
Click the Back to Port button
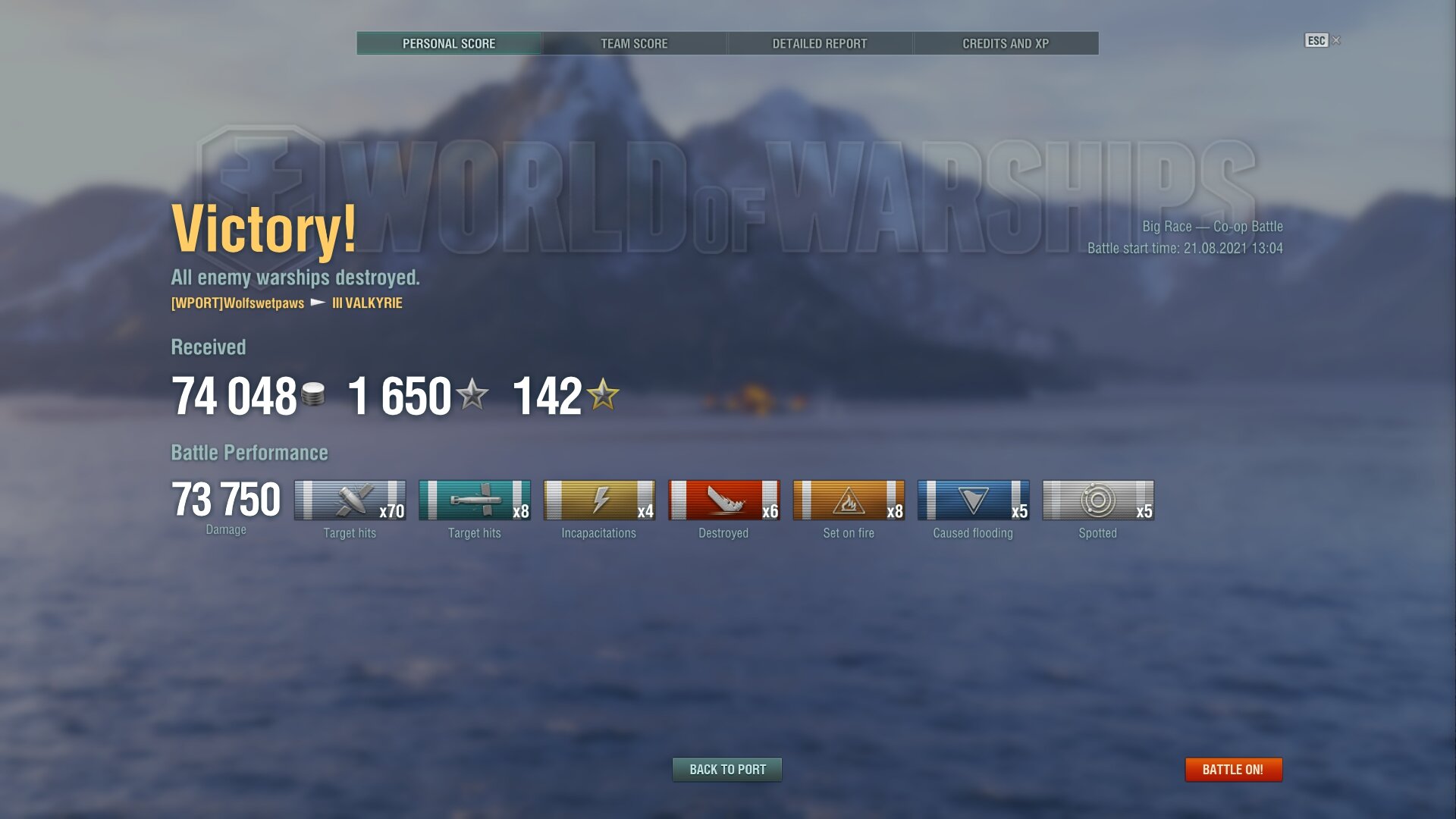(x=727, y=770)
